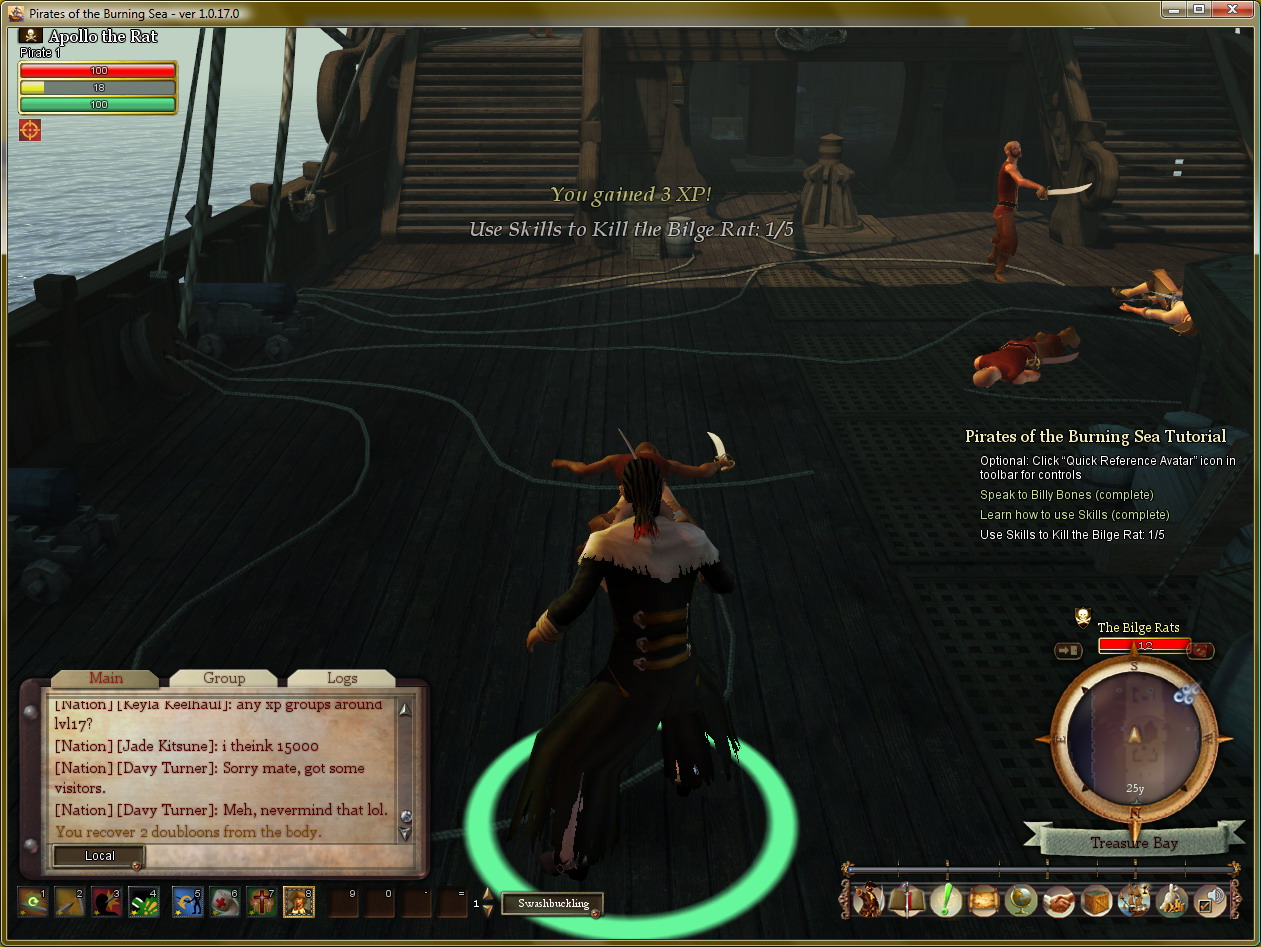The image size is (1261, 947).
Task: Switch to the Group chat tab
Action: [x=223, y=678]
